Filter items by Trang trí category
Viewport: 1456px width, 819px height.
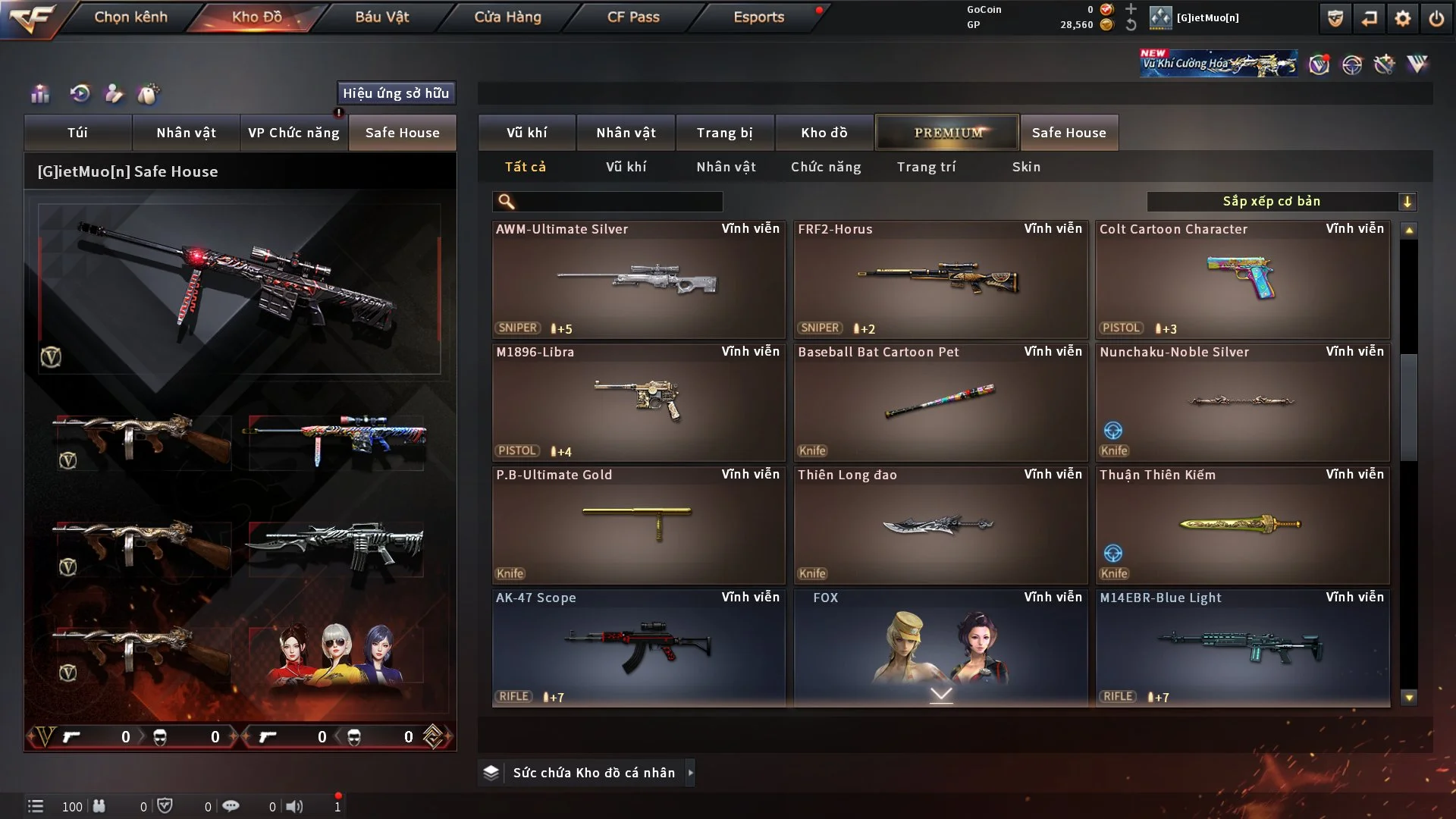click(926, 167)
